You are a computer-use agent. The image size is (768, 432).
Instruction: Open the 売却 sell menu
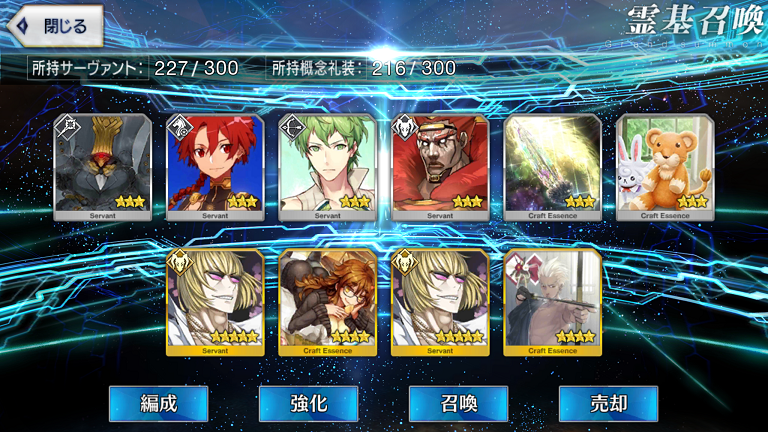[x=608, y=404]
